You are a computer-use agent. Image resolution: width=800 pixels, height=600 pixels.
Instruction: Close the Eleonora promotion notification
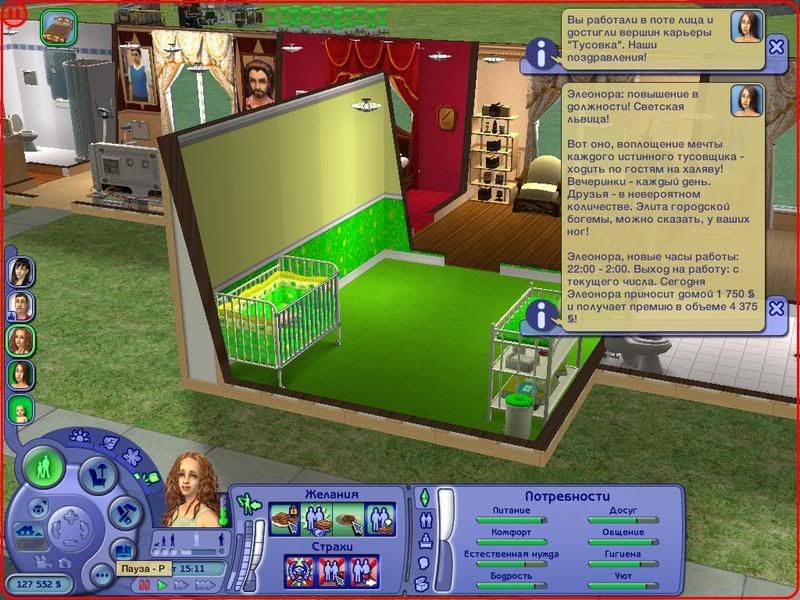pos(777,312)
